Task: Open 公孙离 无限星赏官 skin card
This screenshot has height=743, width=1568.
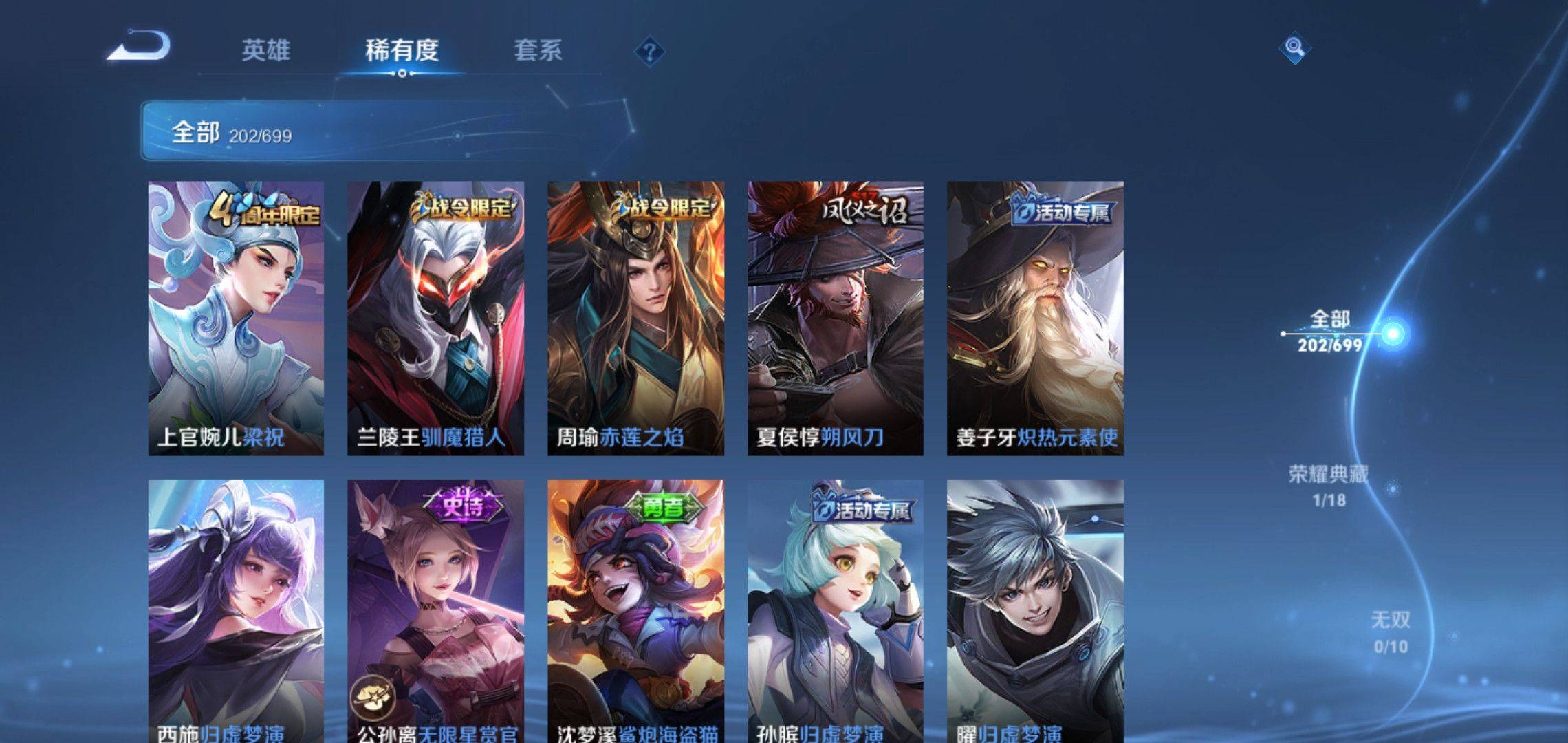Action: [x=435, y=611]
